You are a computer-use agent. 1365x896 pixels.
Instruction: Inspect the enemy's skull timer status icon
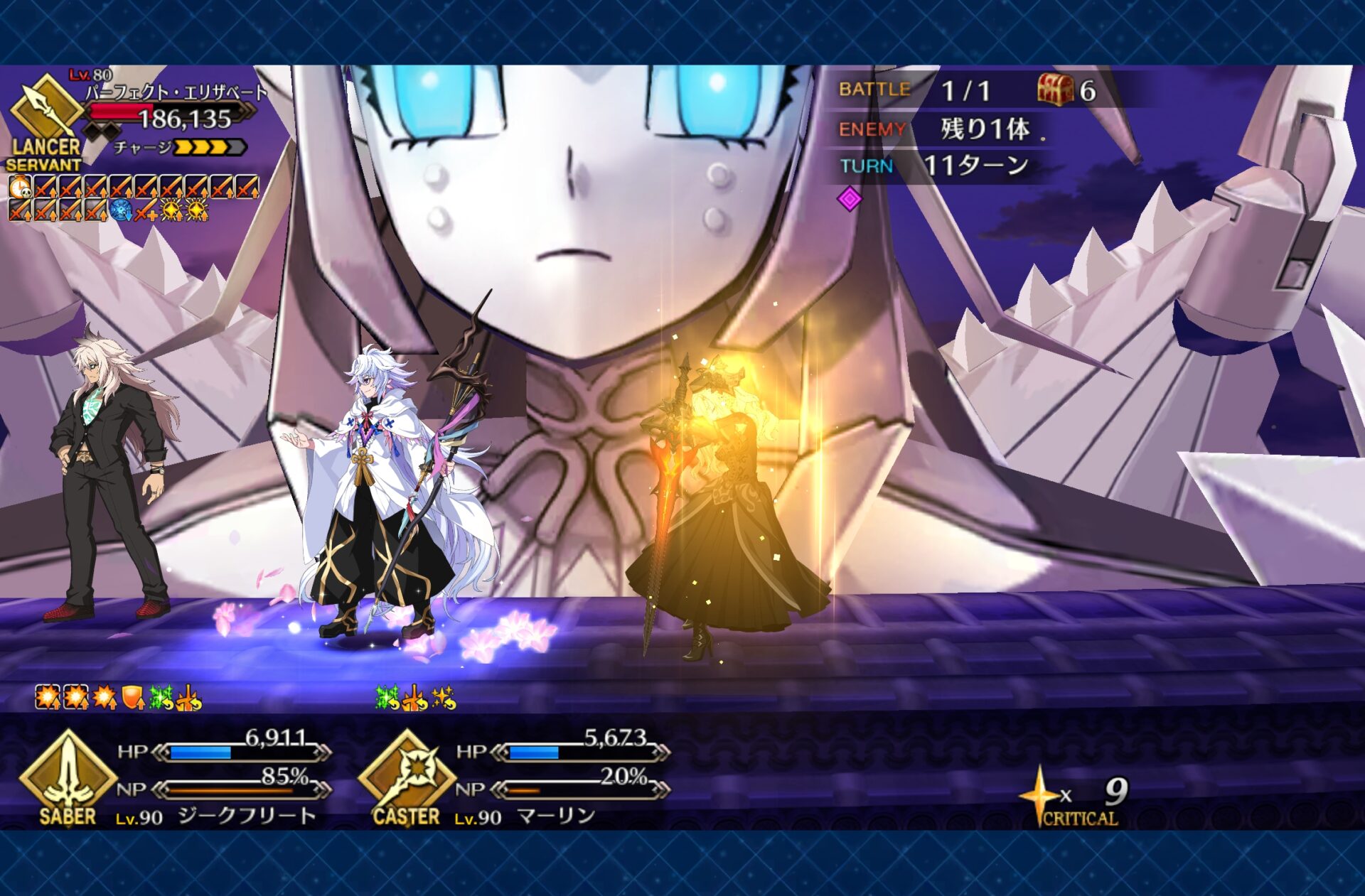point(19,188)
